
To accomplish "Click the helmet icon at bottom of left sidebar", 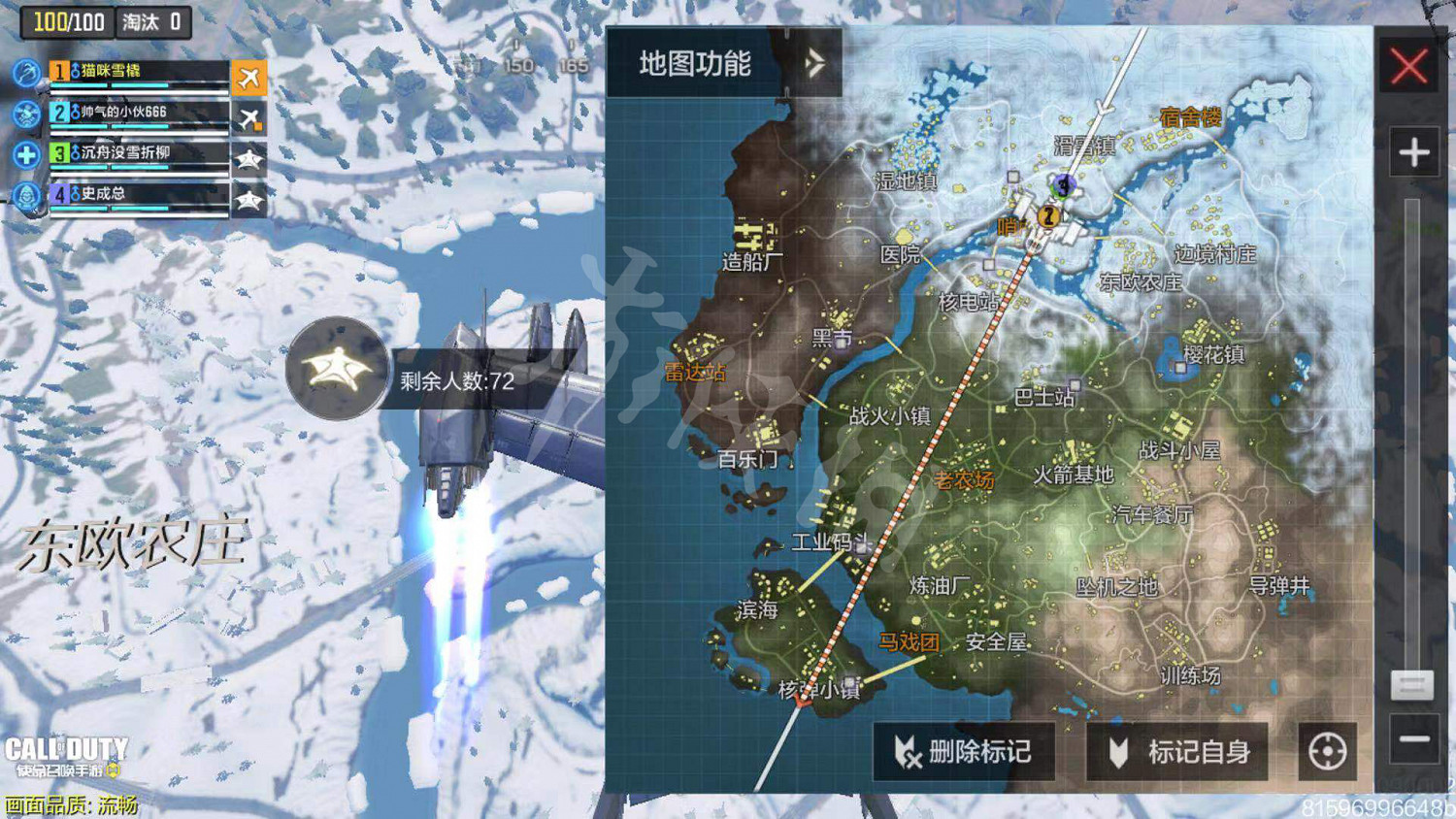I will click(x=24, y=197).
